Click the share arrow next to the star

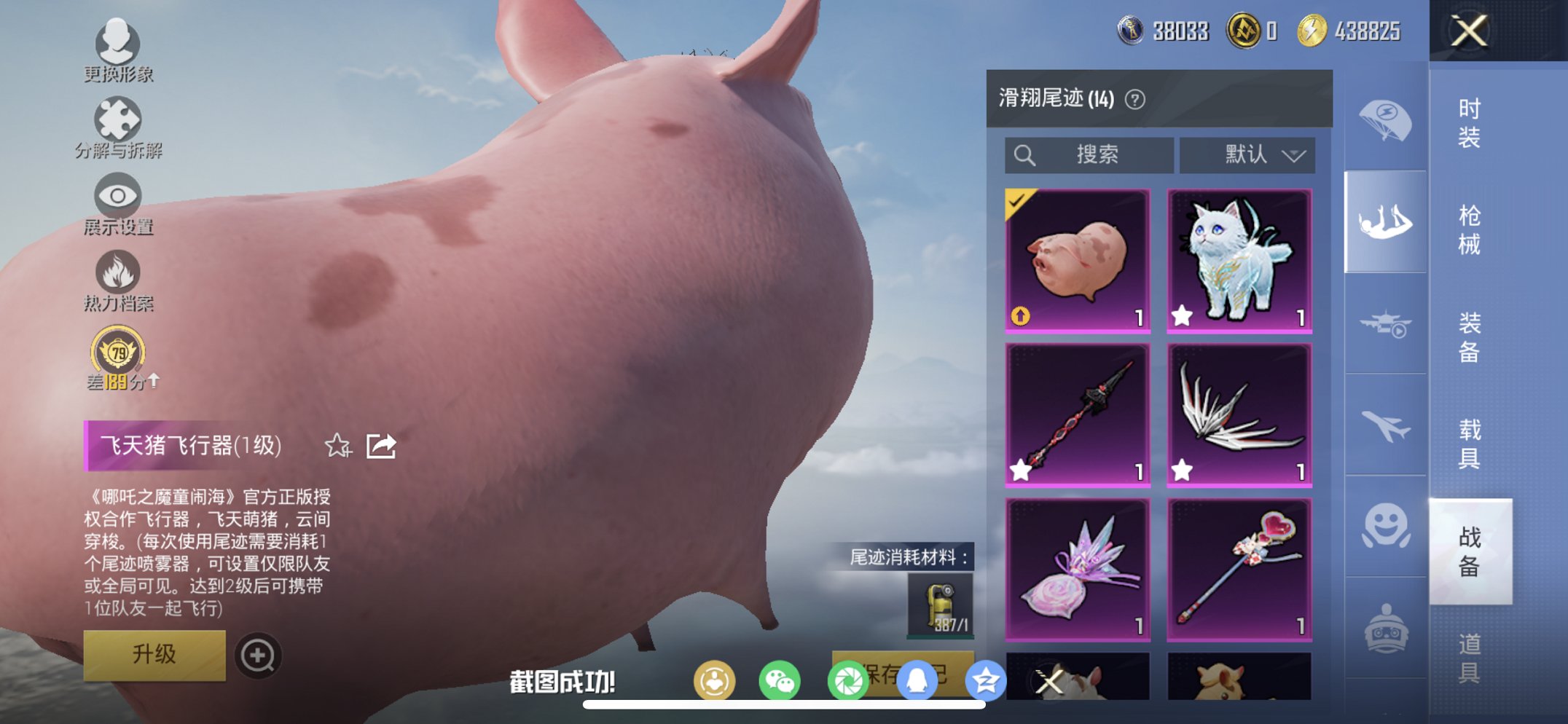pyautogui.click(x=382, y=445)
